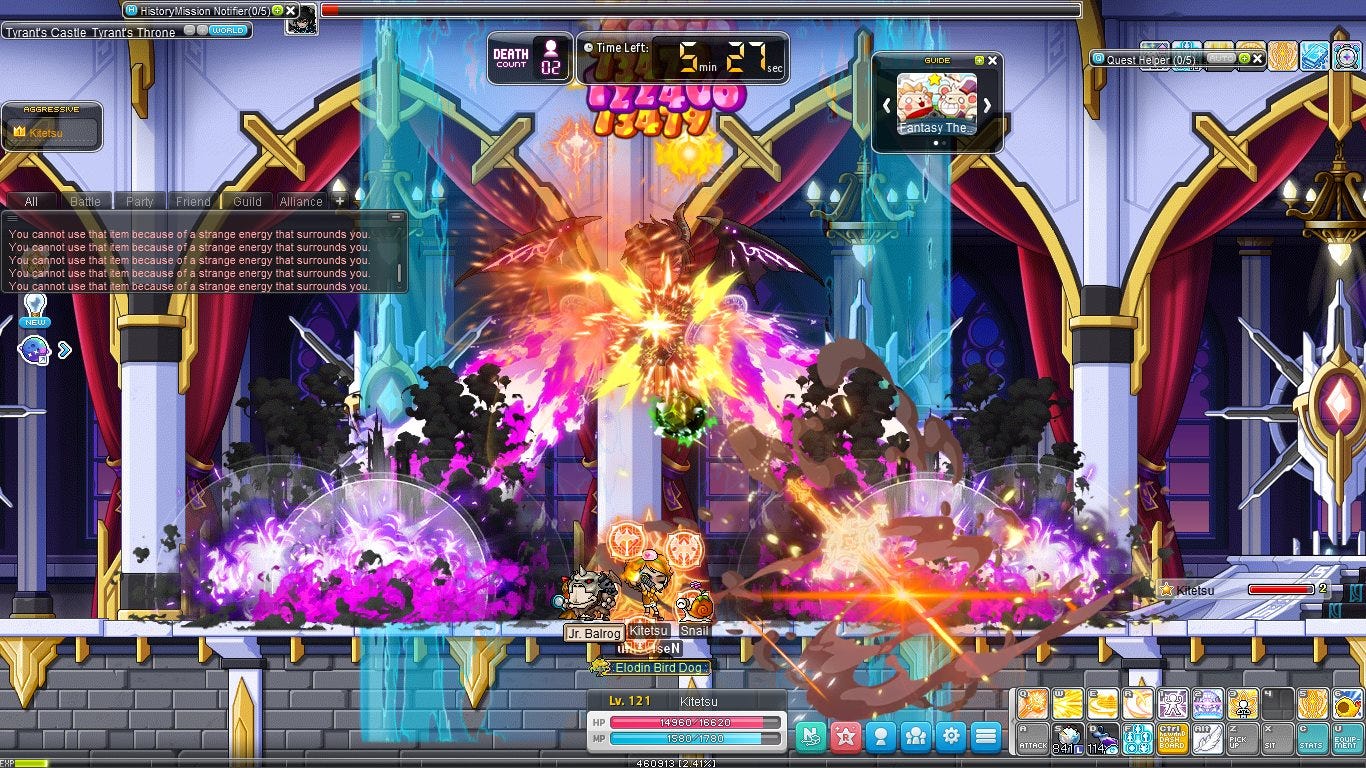
Task: Add a chat tab with the plus button
Action: tap(338, 200)
